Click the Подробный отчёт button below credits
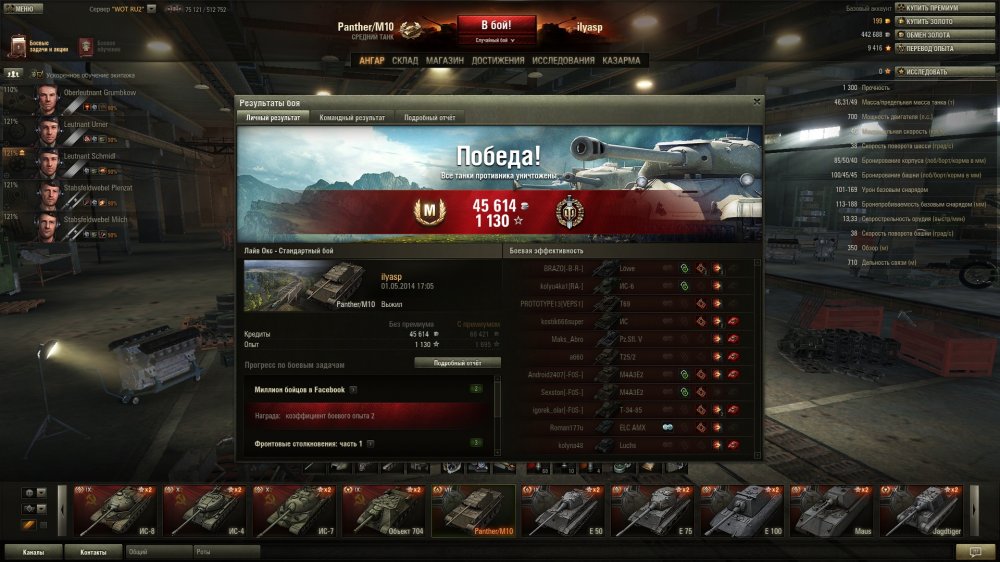 [x=457, y=363]
